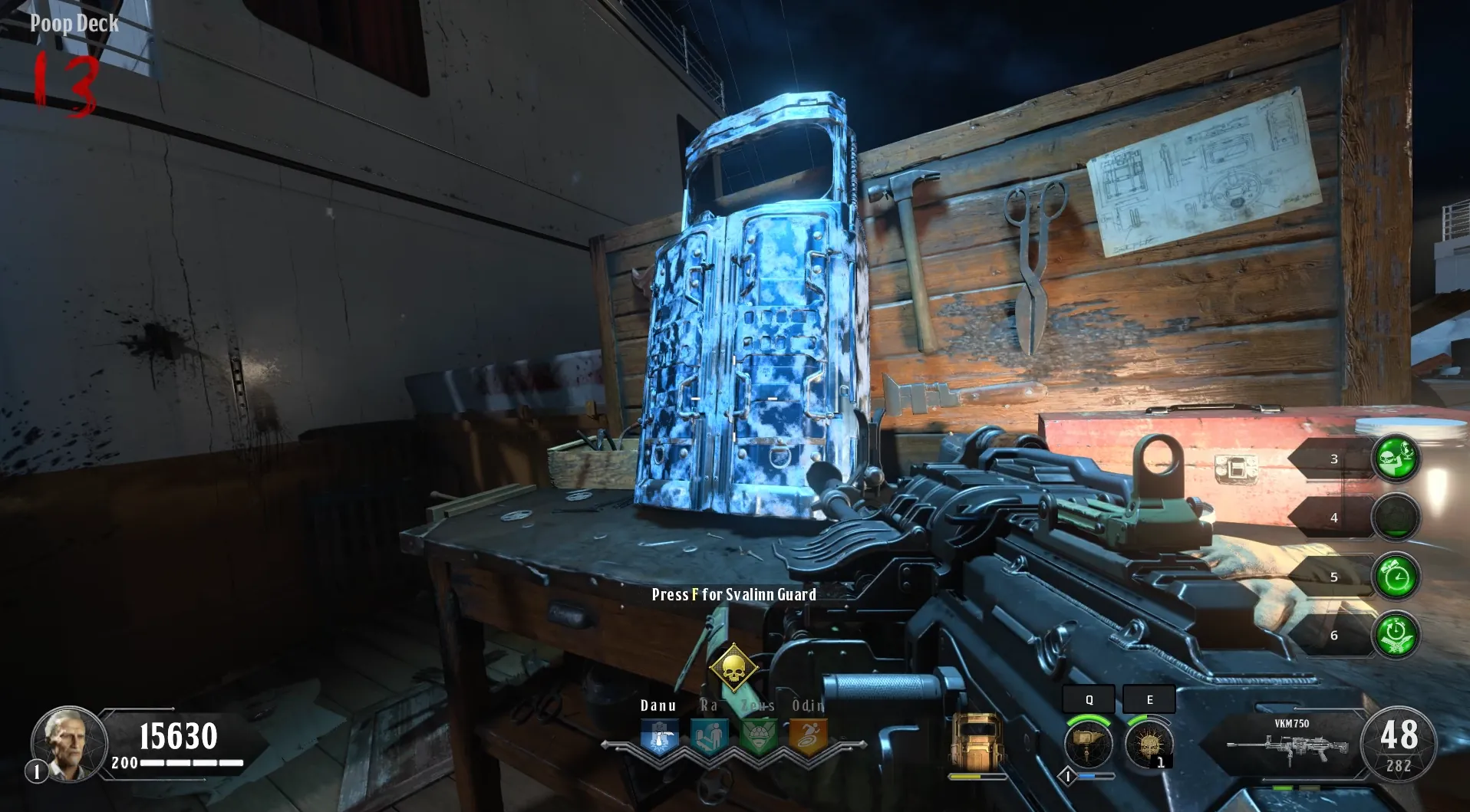The image size is (1470, 812).
Task: Activate the hammer special weapon icon
Action: coord(1088,744)
